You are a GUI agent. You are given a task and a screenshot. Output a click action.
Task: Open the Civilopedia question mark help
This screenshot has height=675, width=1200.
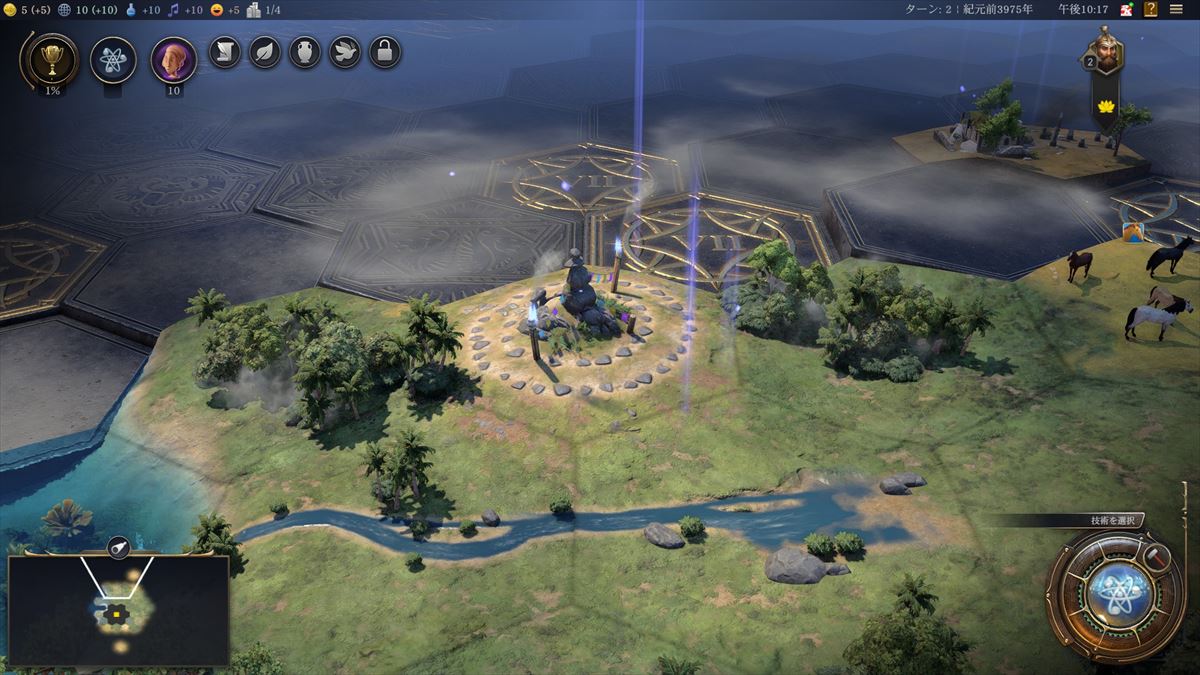tap(1149, 9)
